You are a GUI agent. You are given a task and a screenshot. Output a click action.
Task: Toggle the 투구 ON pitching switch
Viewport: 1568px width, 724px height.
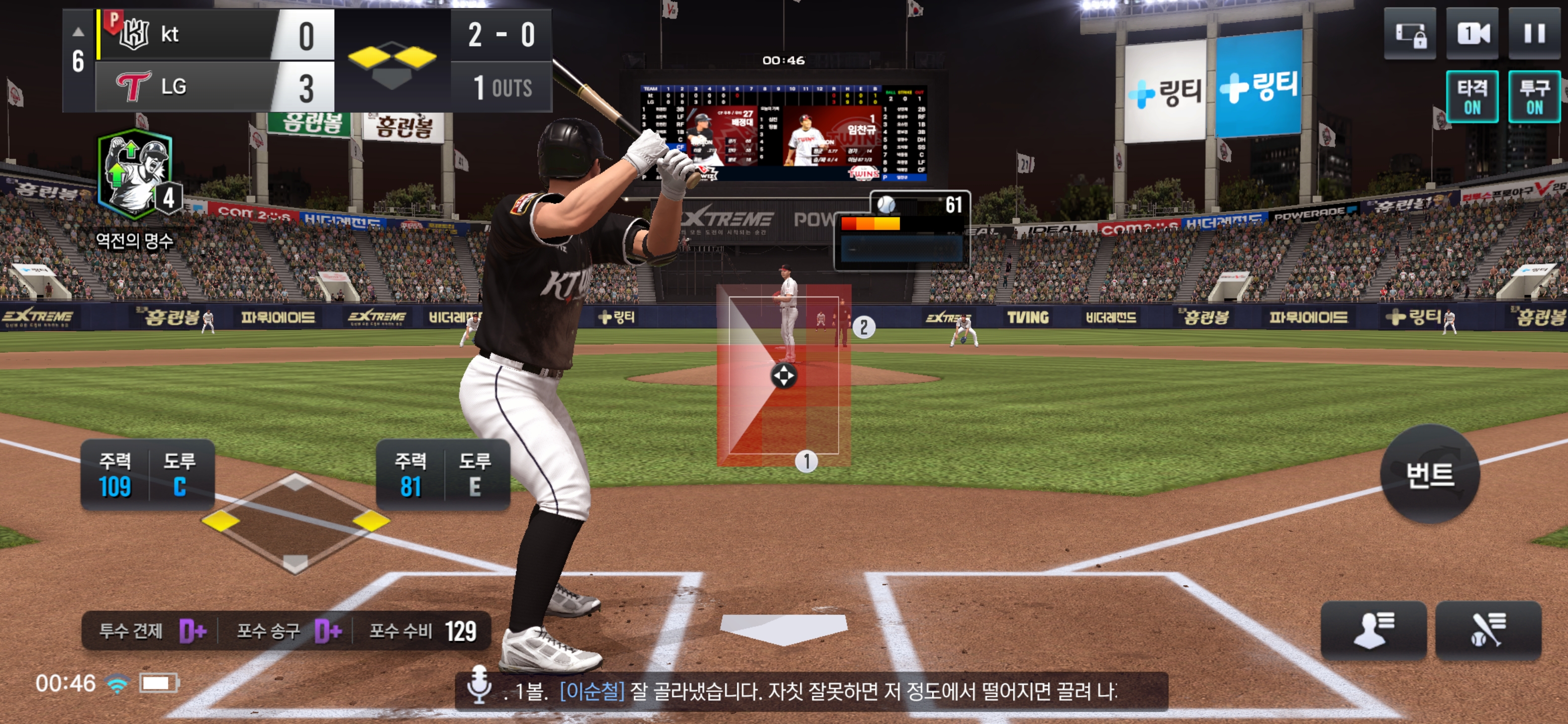point(1534,98)
